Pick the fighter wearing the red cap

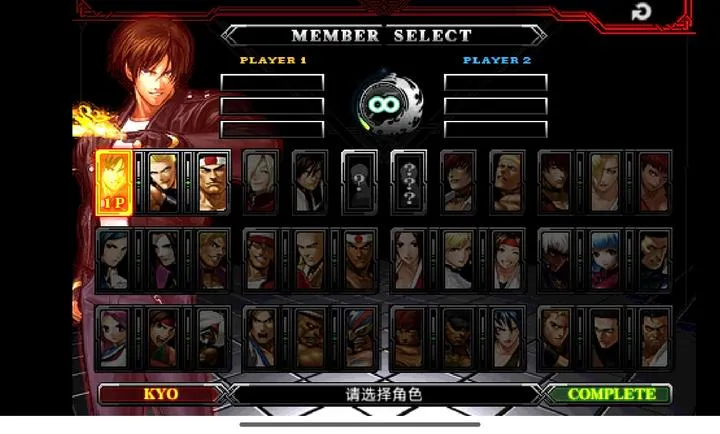(x=262, y=259)
